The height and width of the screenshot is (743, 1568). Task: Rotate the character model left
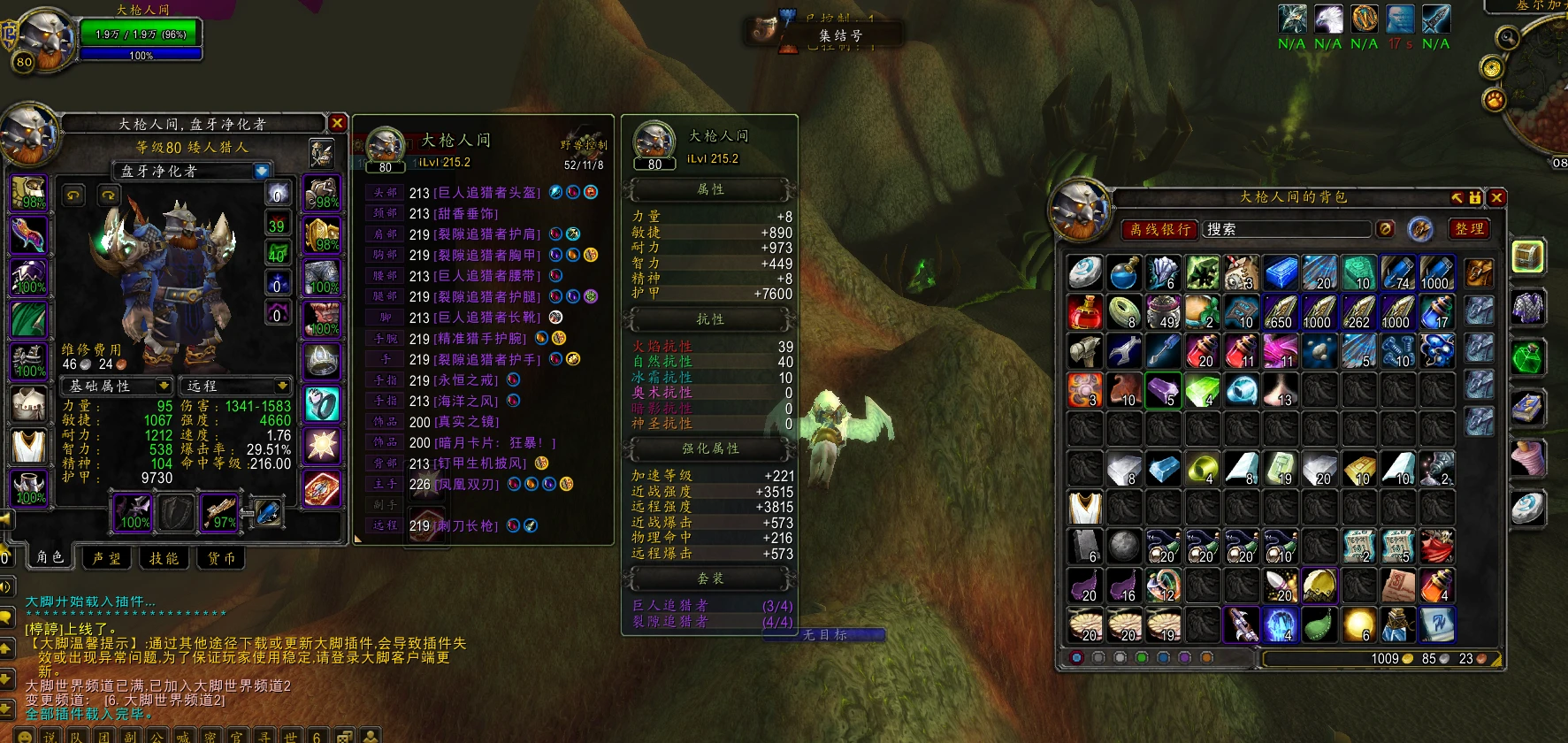73,195
